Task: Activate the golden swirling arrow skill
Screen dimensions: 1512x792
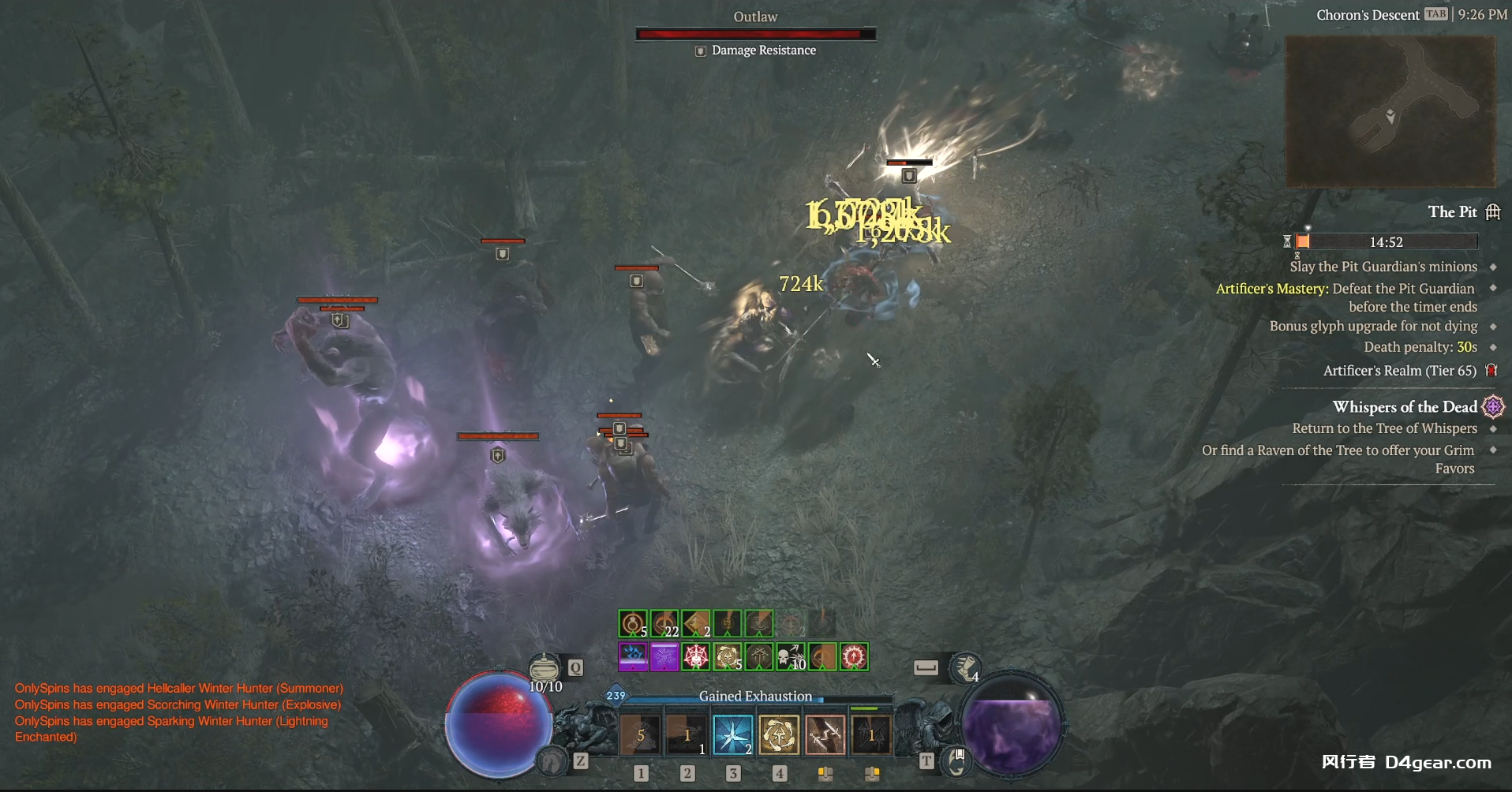Action: coord(779,734)
